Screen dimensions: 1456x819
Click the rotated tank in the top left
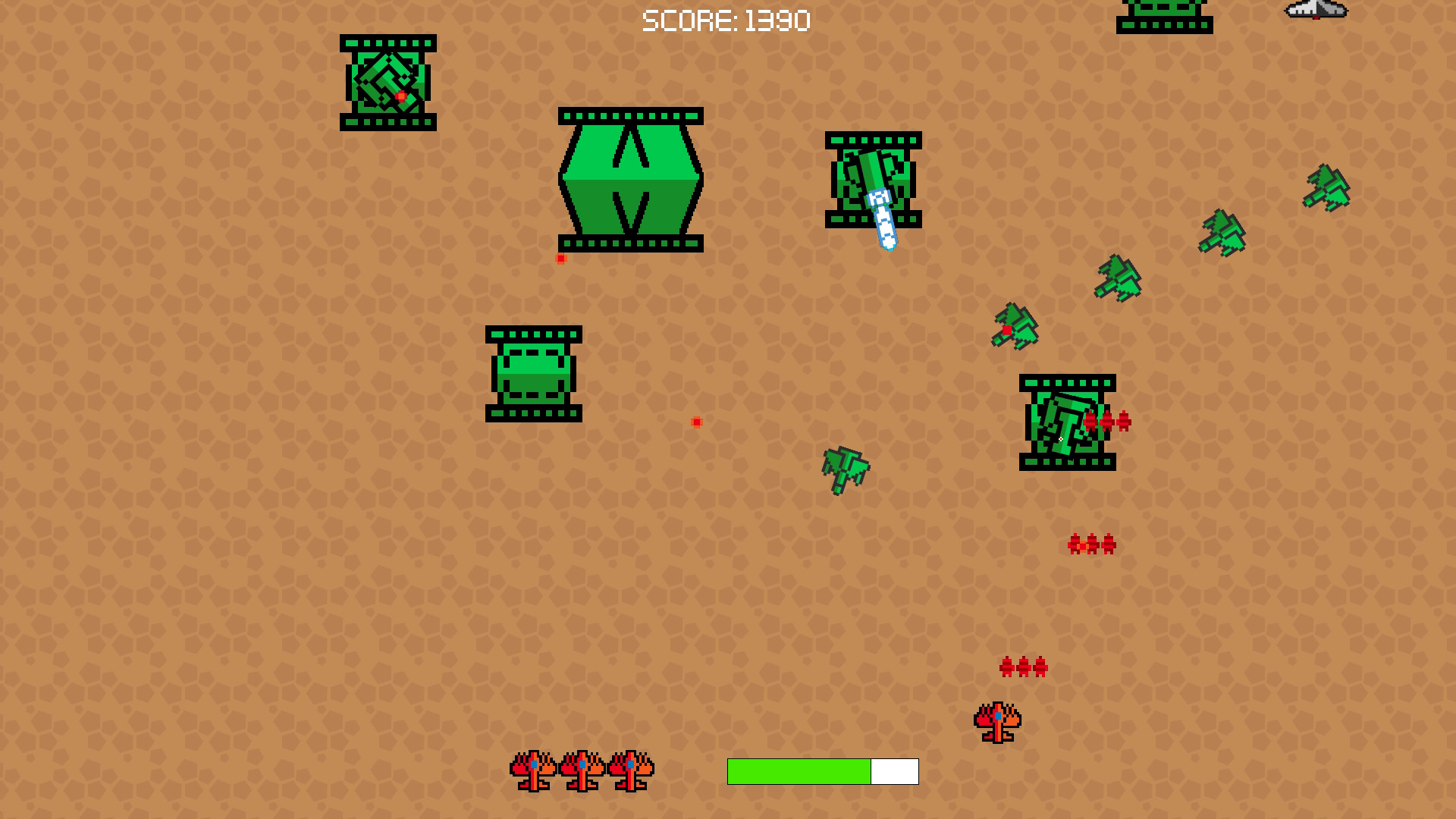[x=388, y=83]
